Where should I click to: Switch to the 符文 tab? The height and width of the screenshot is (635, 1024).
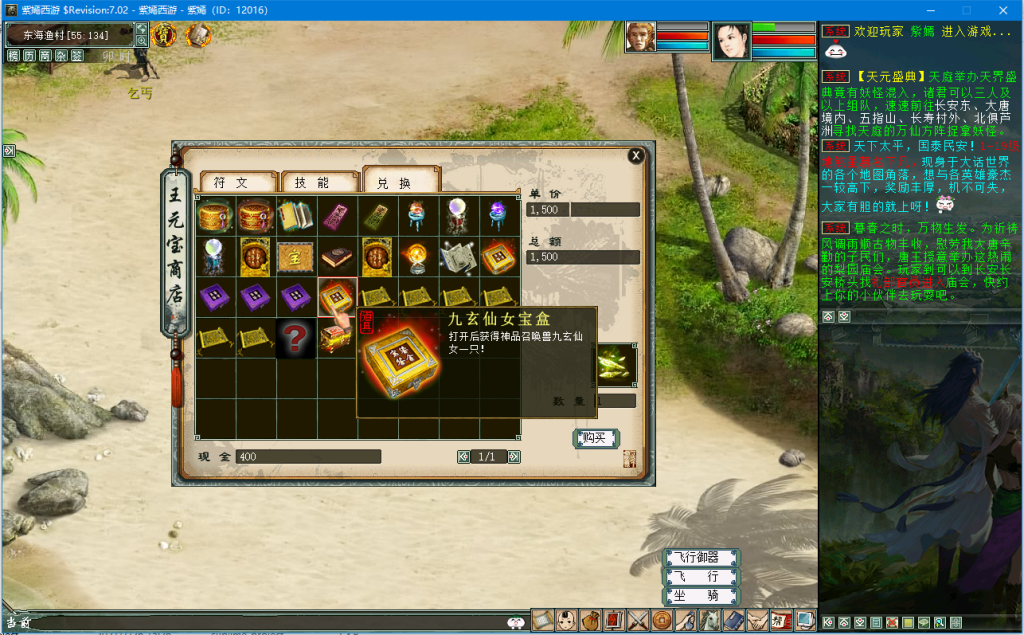pos(238,182)
